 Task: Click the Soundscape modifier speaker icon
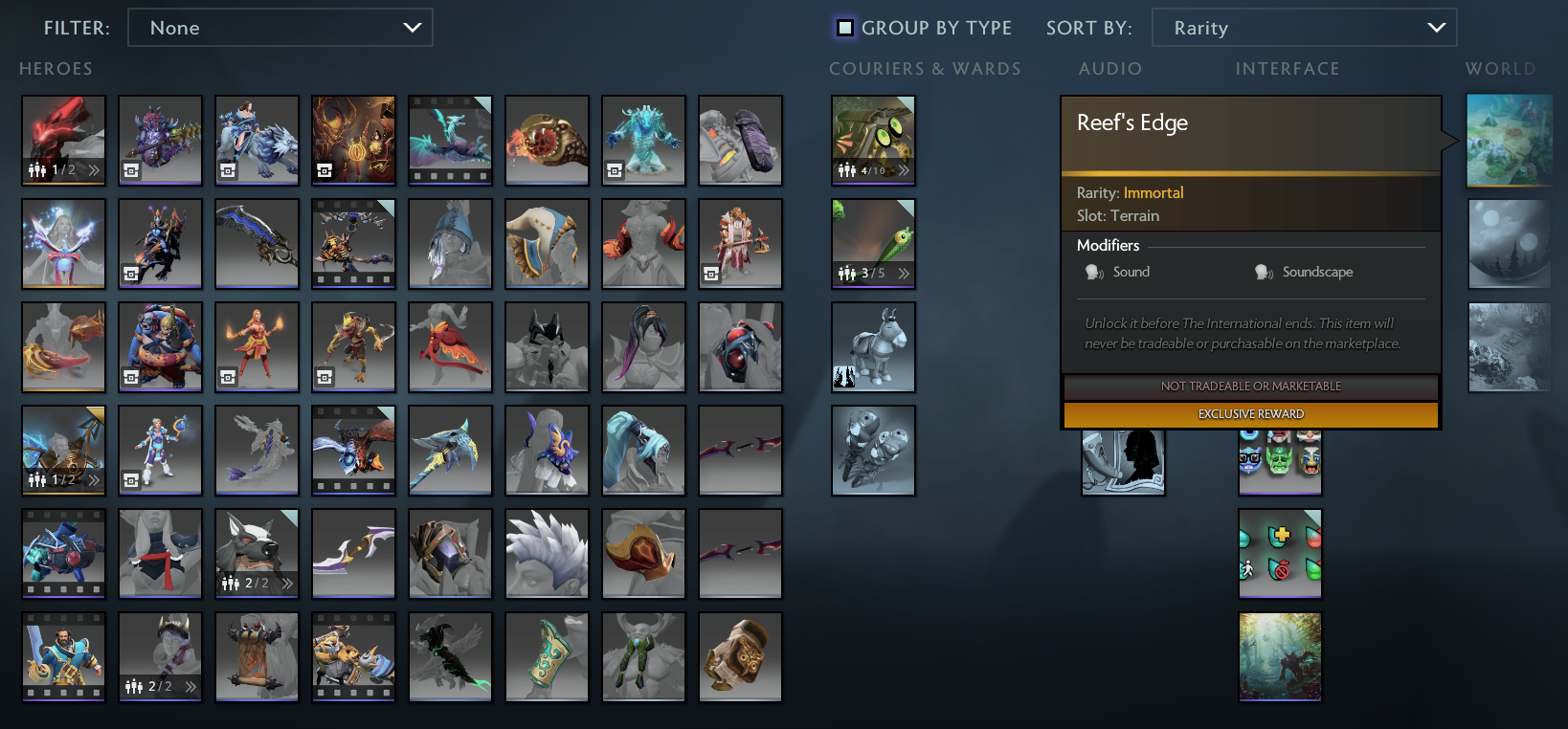click(x=1262, y=272)
